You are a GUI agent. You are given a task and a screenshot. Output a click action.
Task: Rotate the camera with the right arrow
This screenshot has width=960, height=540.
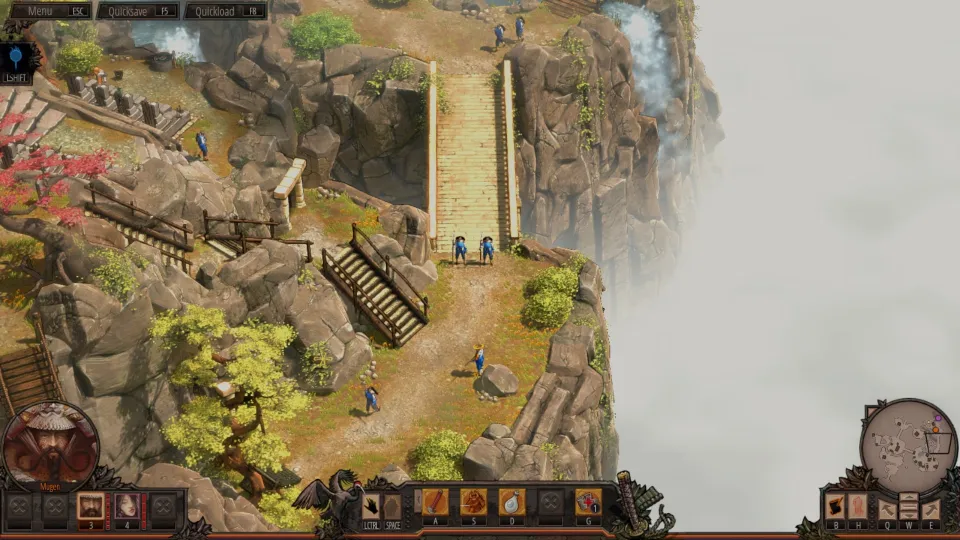[x=931, y=509]
